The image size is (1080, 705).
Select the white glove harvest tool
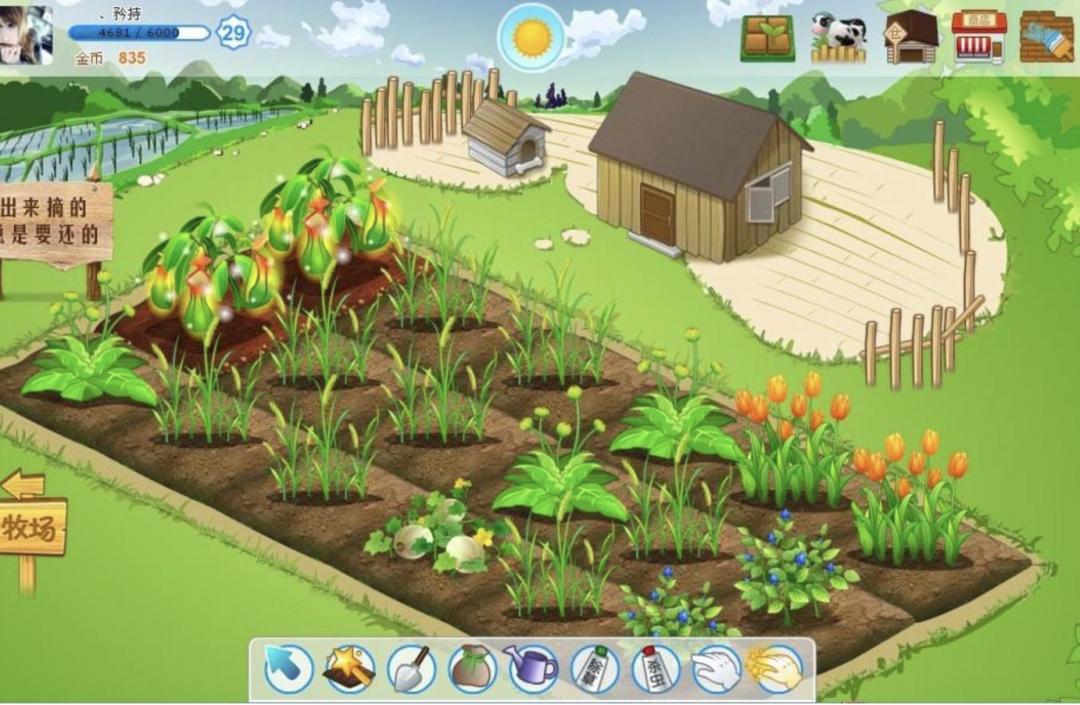click(x=716, y=669)
